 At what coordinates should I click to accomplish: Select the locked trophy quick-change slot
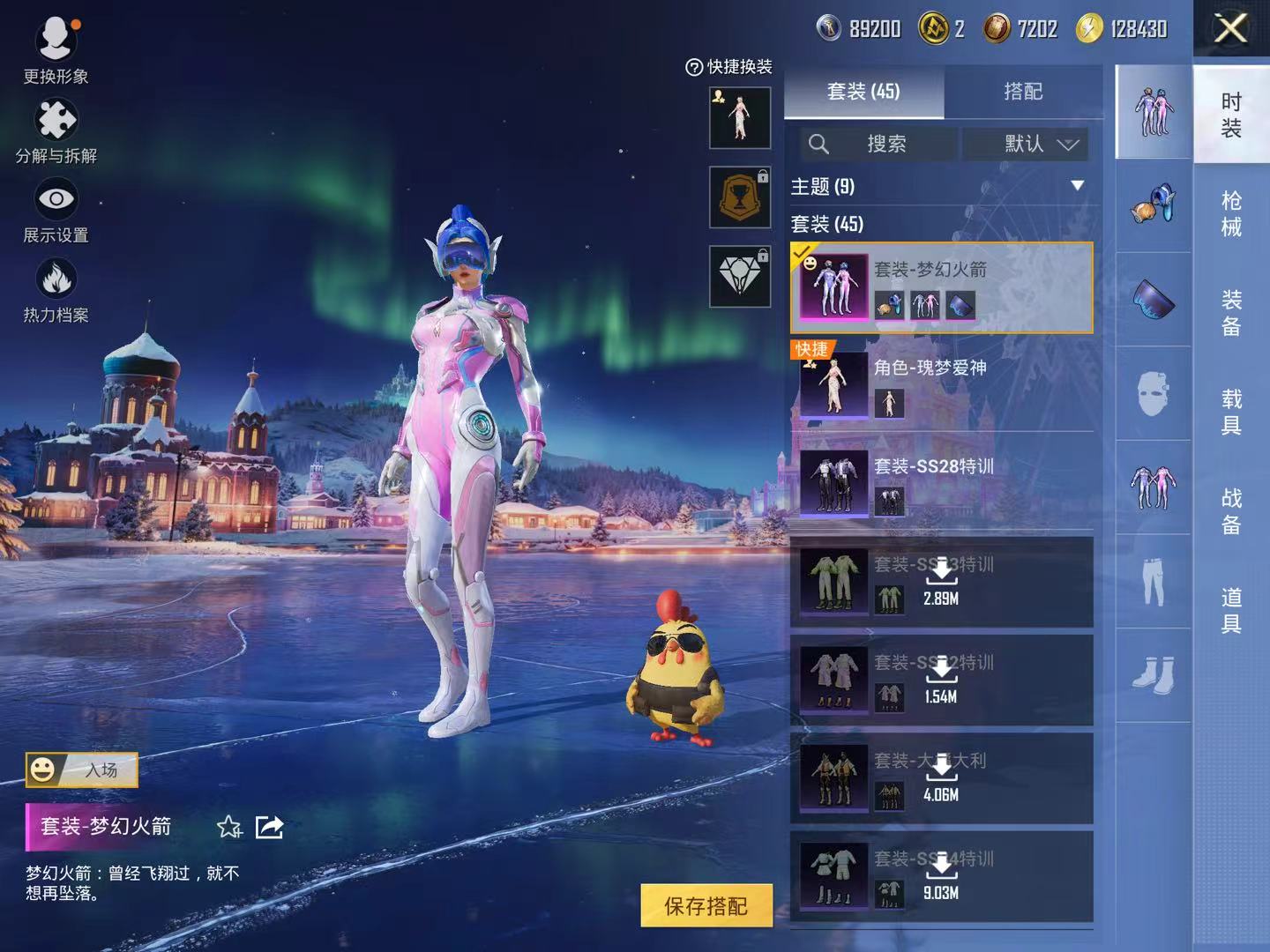pyautogui.click(x=739, y=197)
